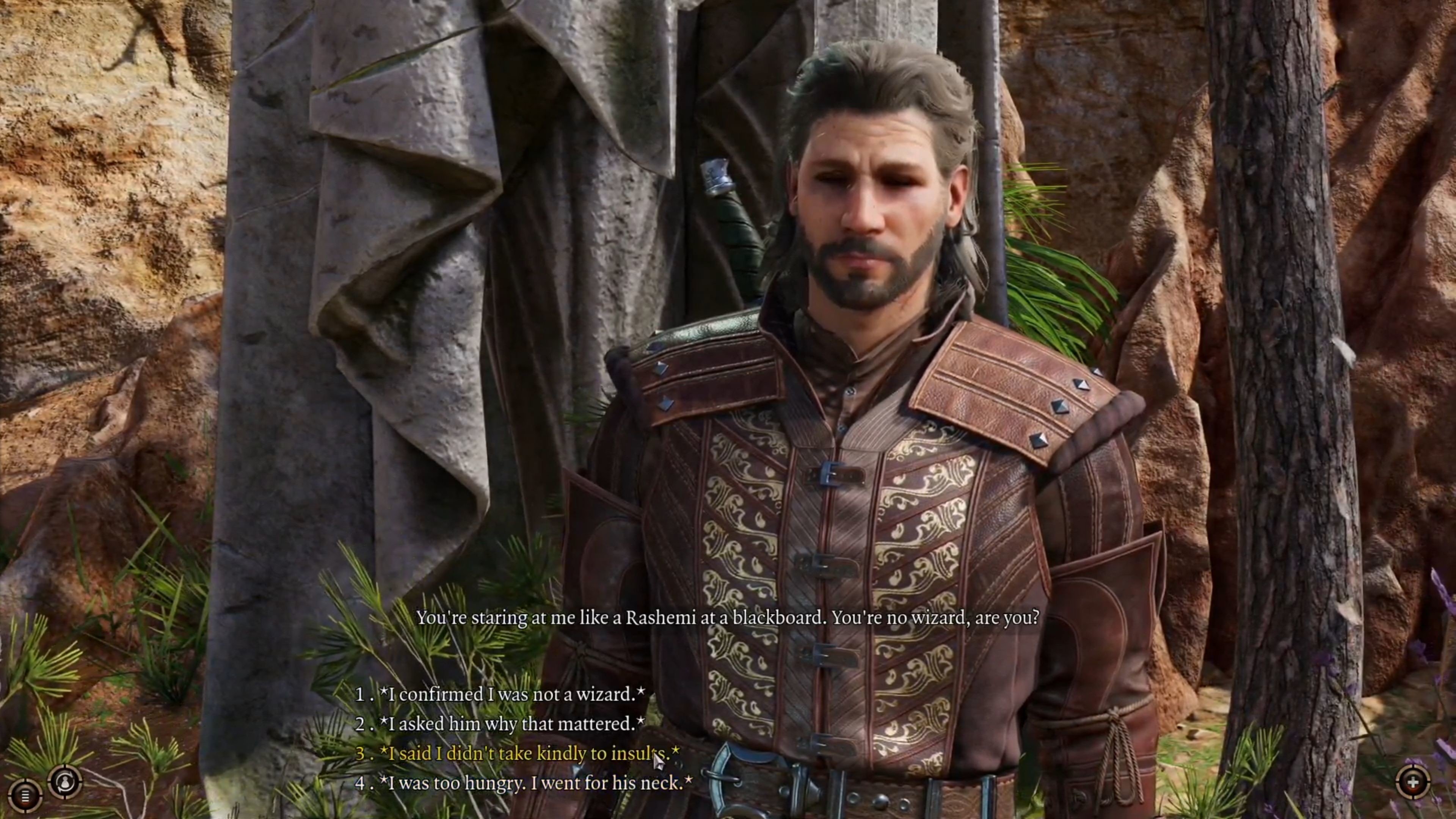Click the switch character icon with circling arrows
This screenshot has width=1456, height=819.
pyautogui.click(x=66, y=782)
